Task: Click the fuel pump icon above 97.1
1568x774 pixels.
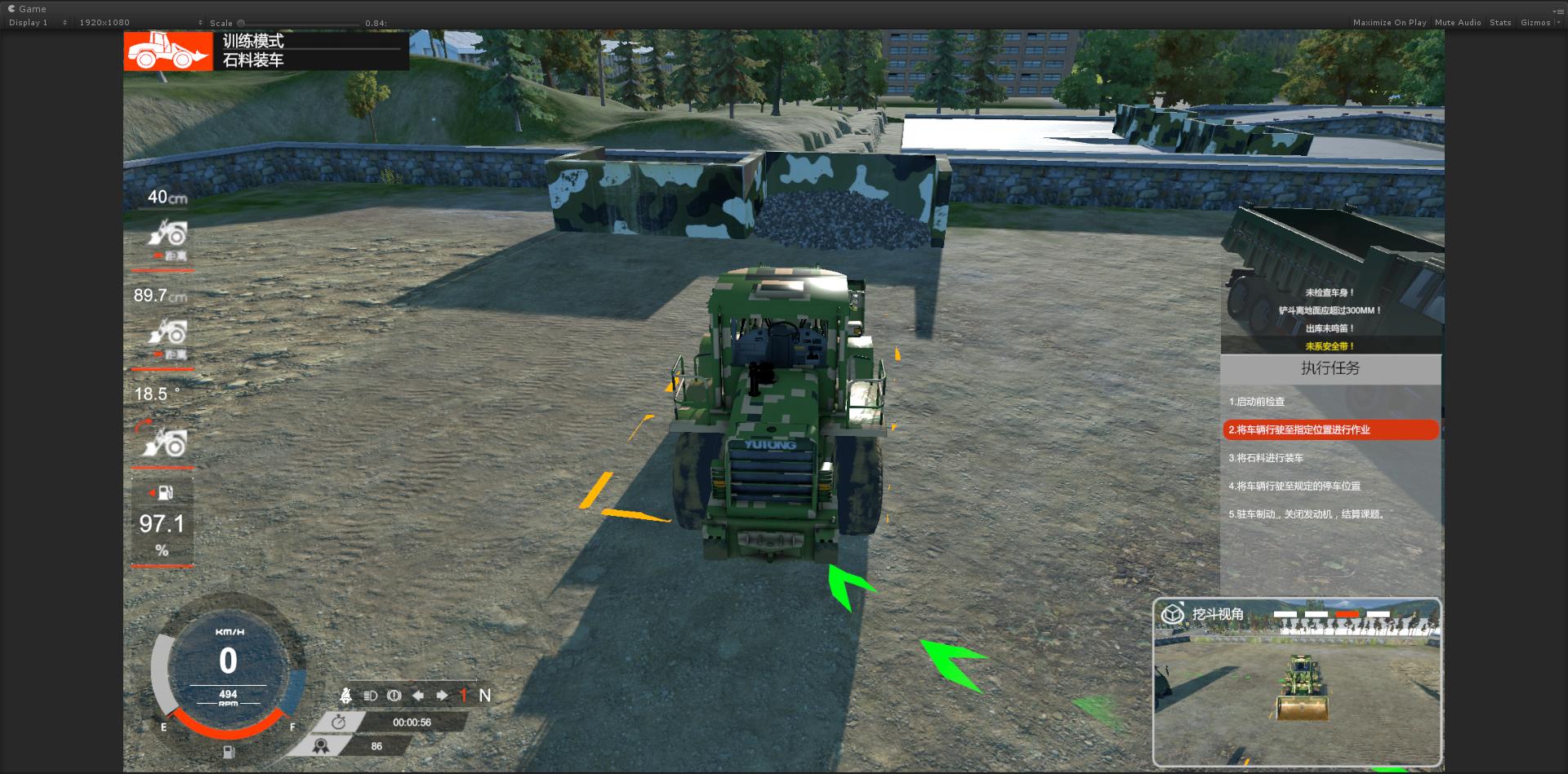Action: [164, 492]
